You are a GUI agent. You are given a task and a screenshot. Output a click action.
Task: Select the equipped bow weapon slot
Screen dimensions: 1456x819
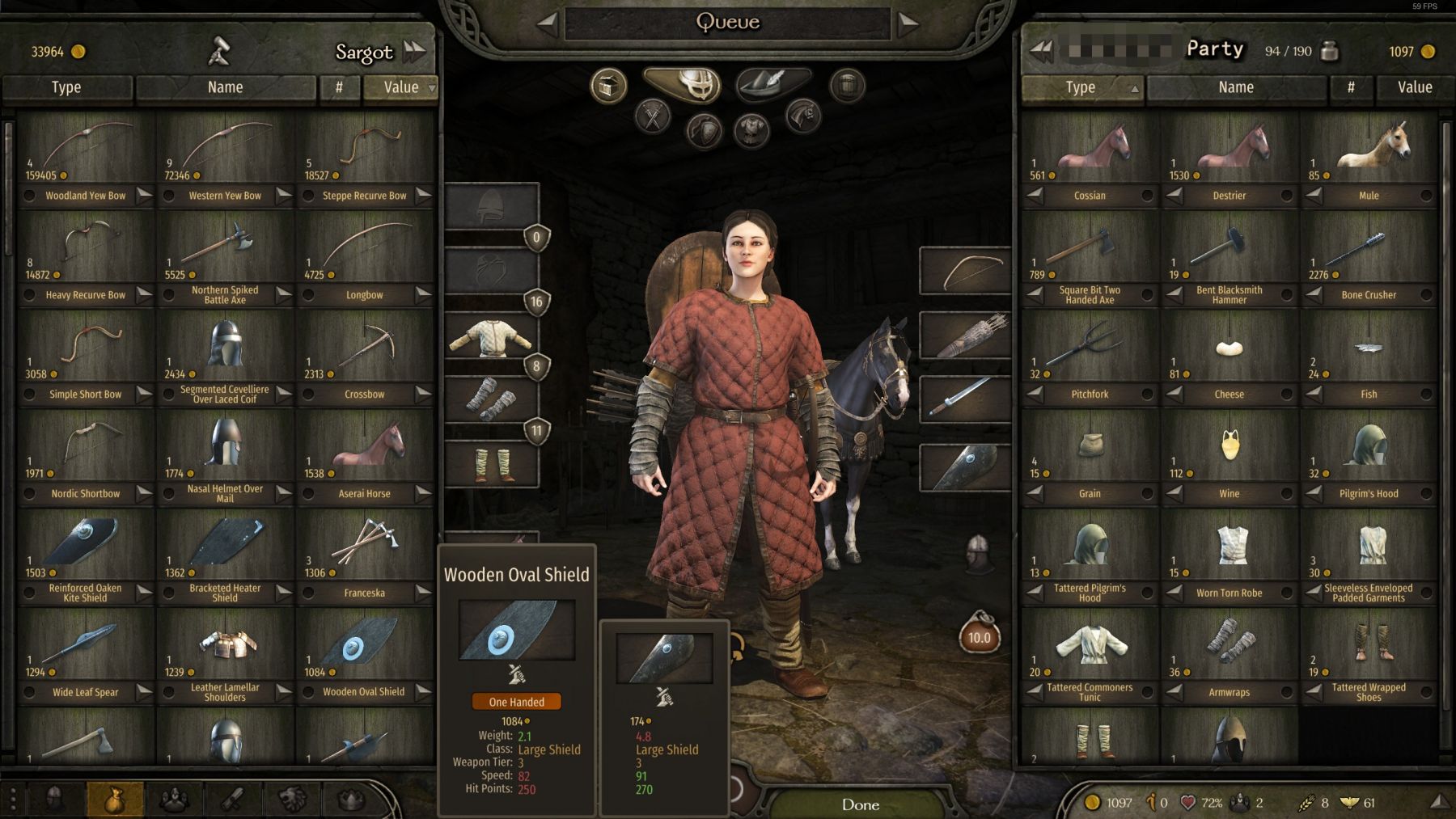click(x=965, y=270)
